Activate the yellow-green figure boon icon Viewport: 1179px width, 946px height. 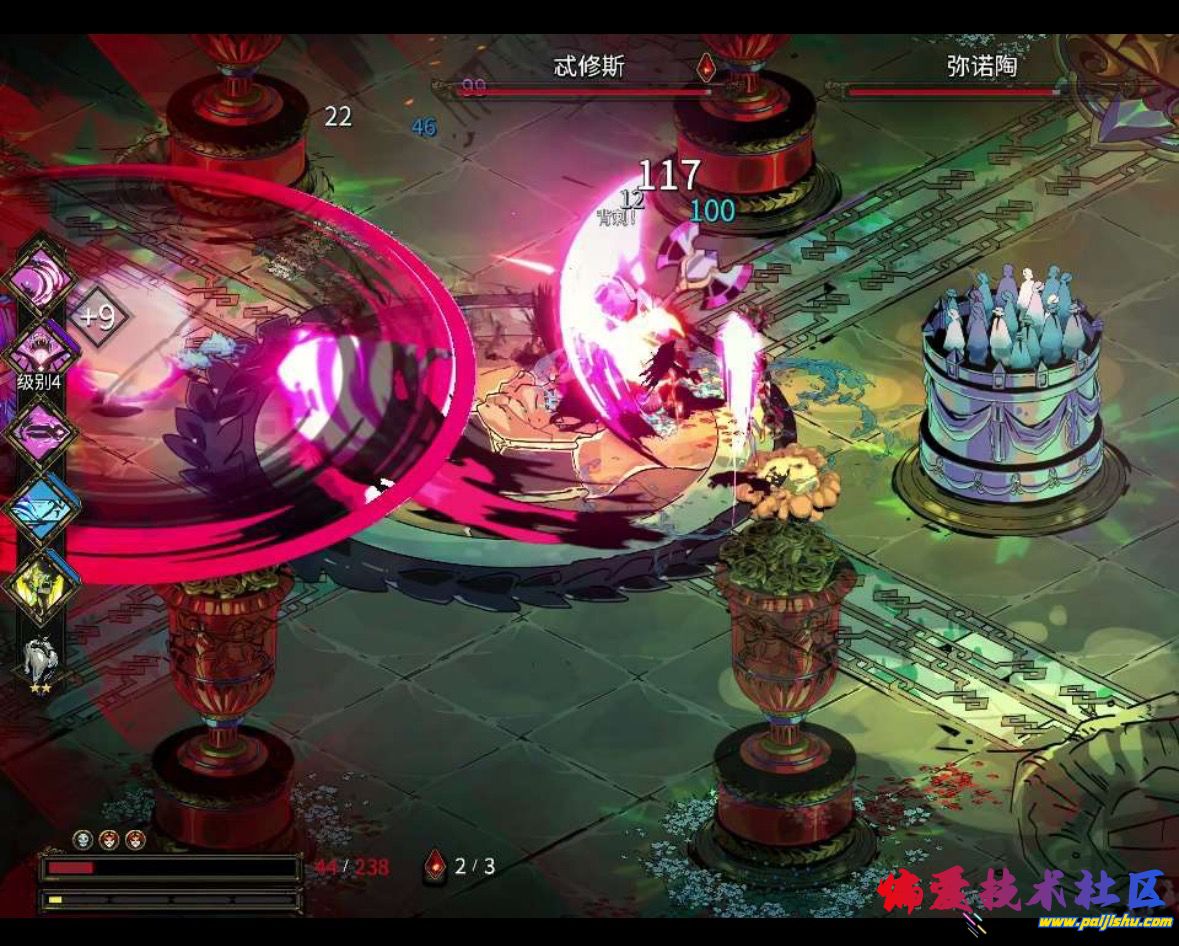click(41, 586)
